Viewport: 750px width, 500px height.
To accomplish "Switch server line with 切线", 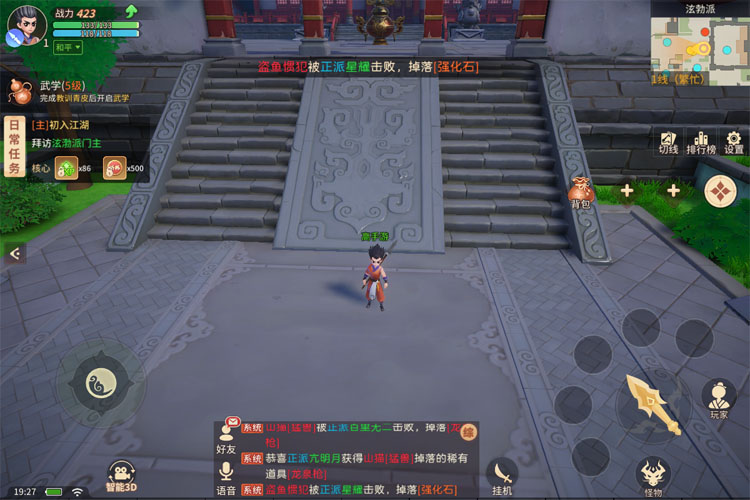I will pos(668,142).
